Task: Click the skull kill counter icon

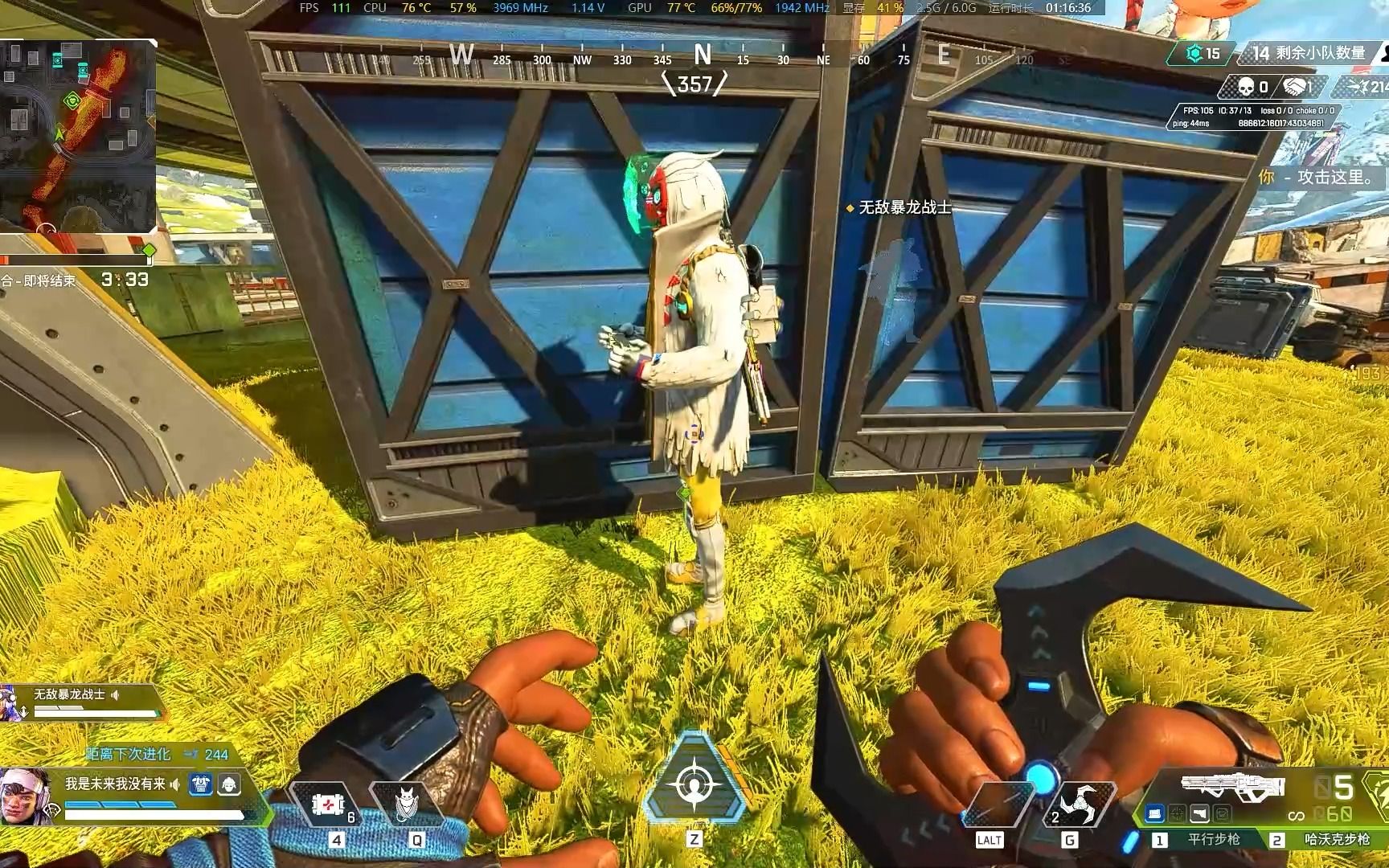Action: coord(1246,87)
